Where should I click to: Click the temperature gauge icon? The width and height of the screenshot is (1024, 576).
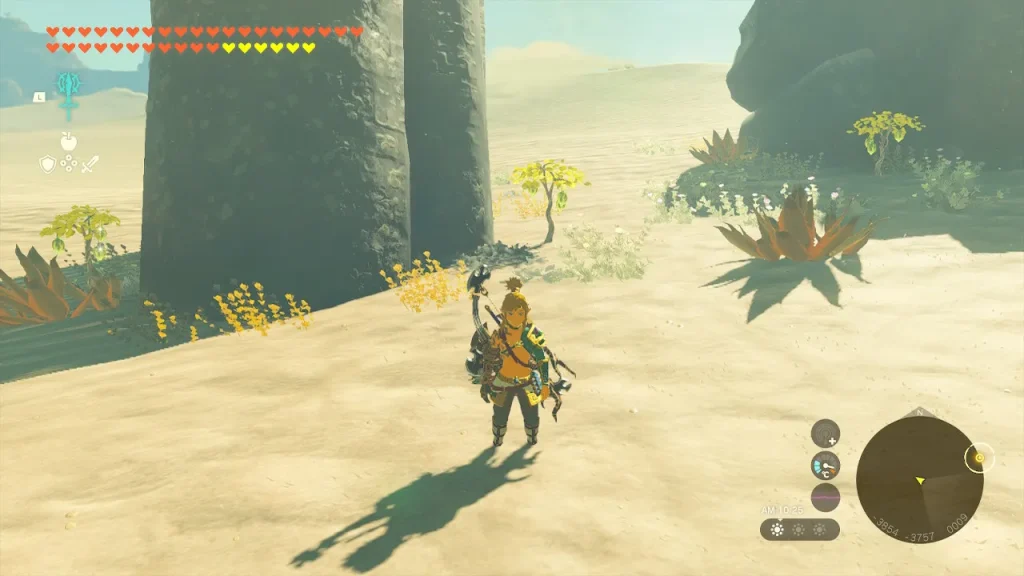coord(825,465)
